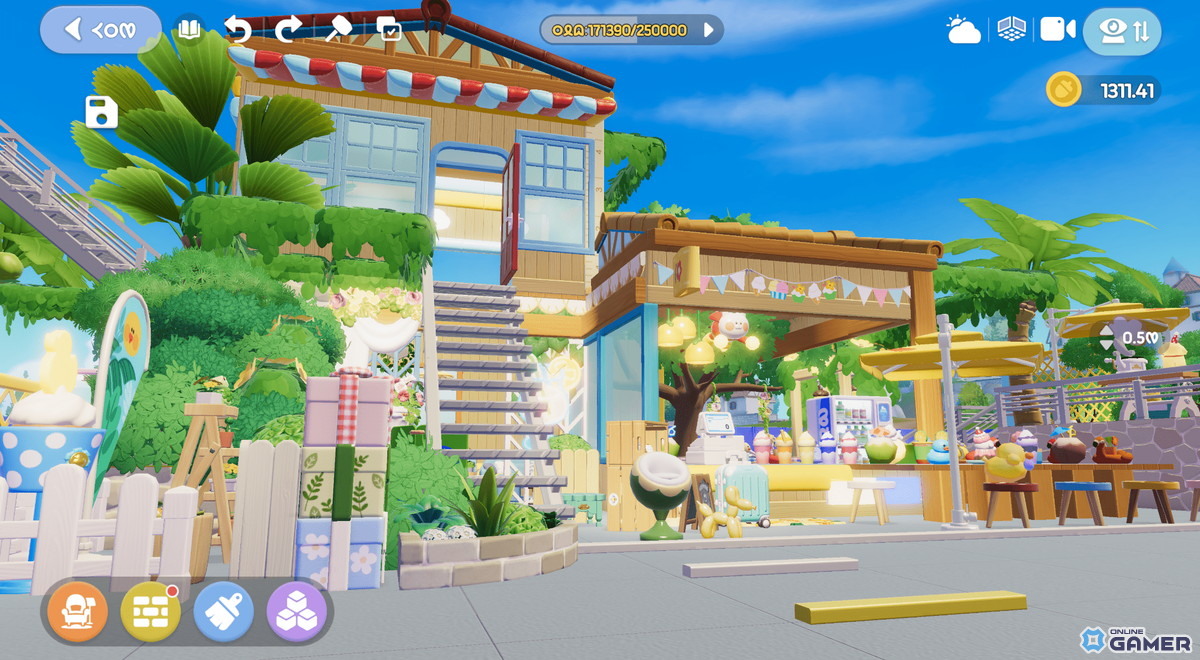Click the acorn coin currency icon
The image size is (1200, 660).
click(x=1064, y=90)
